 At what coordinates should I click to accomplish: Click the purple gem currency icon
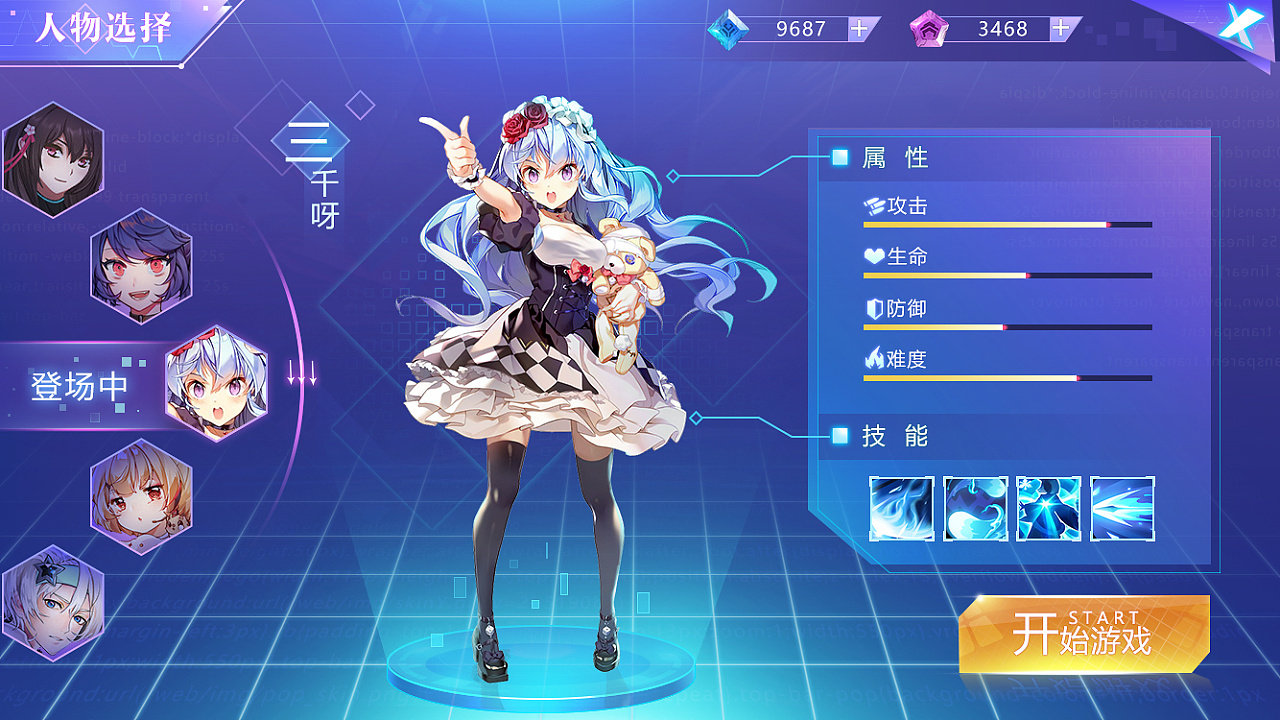(931, 28)
